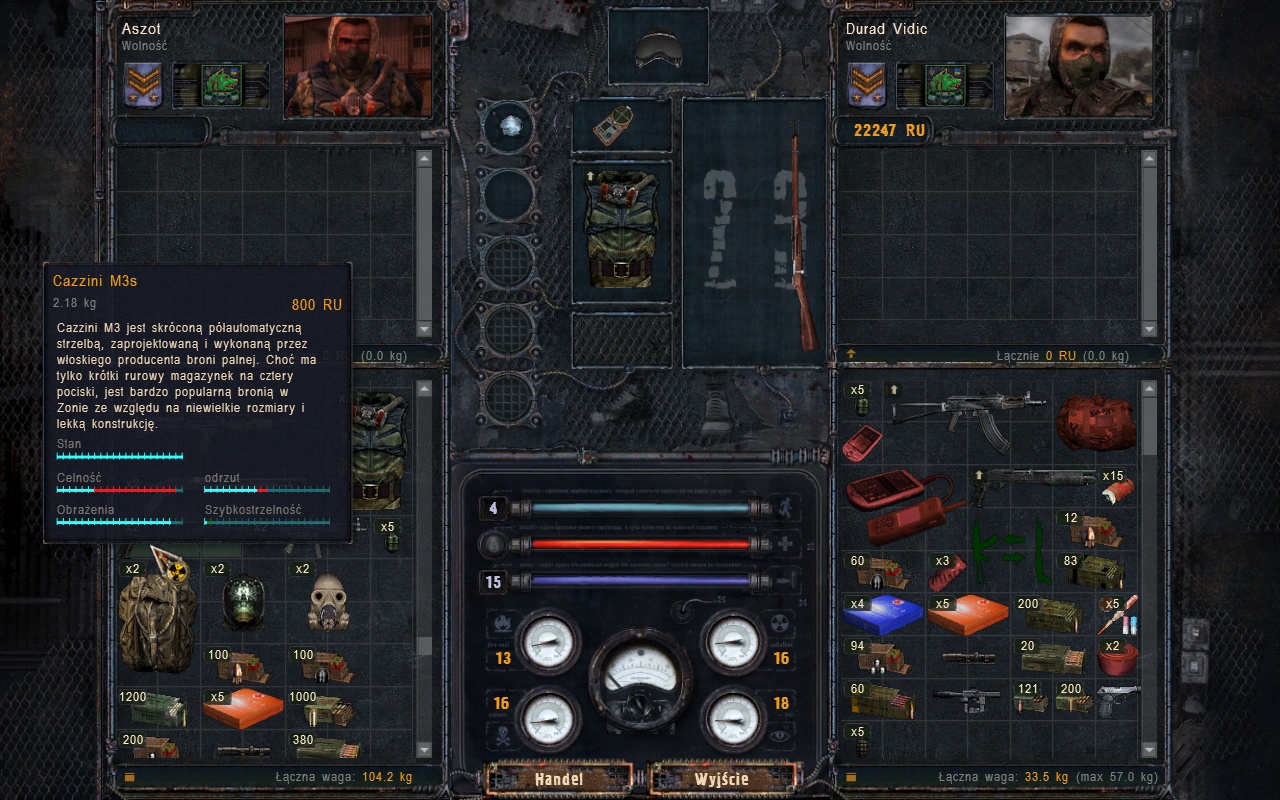Viewport: 1280px width, 800px height.
Task: Pick the camouflage backpack in your inventory
Action: tap(156, 620)
